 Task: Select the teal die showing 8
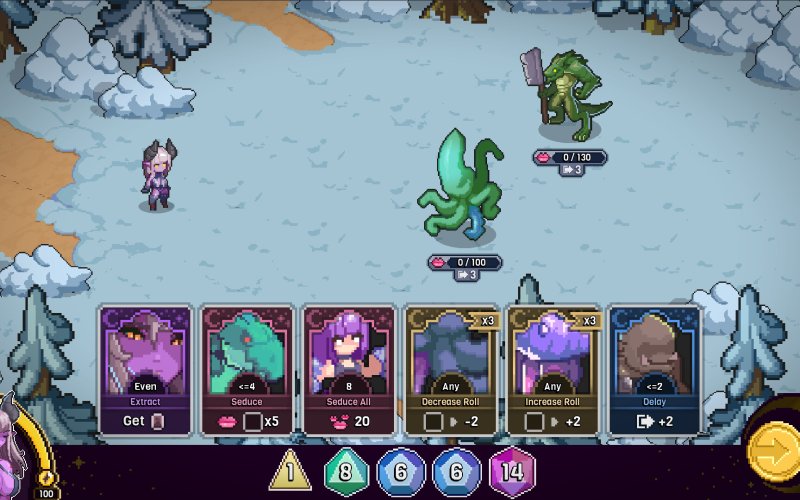pos(345,470)
